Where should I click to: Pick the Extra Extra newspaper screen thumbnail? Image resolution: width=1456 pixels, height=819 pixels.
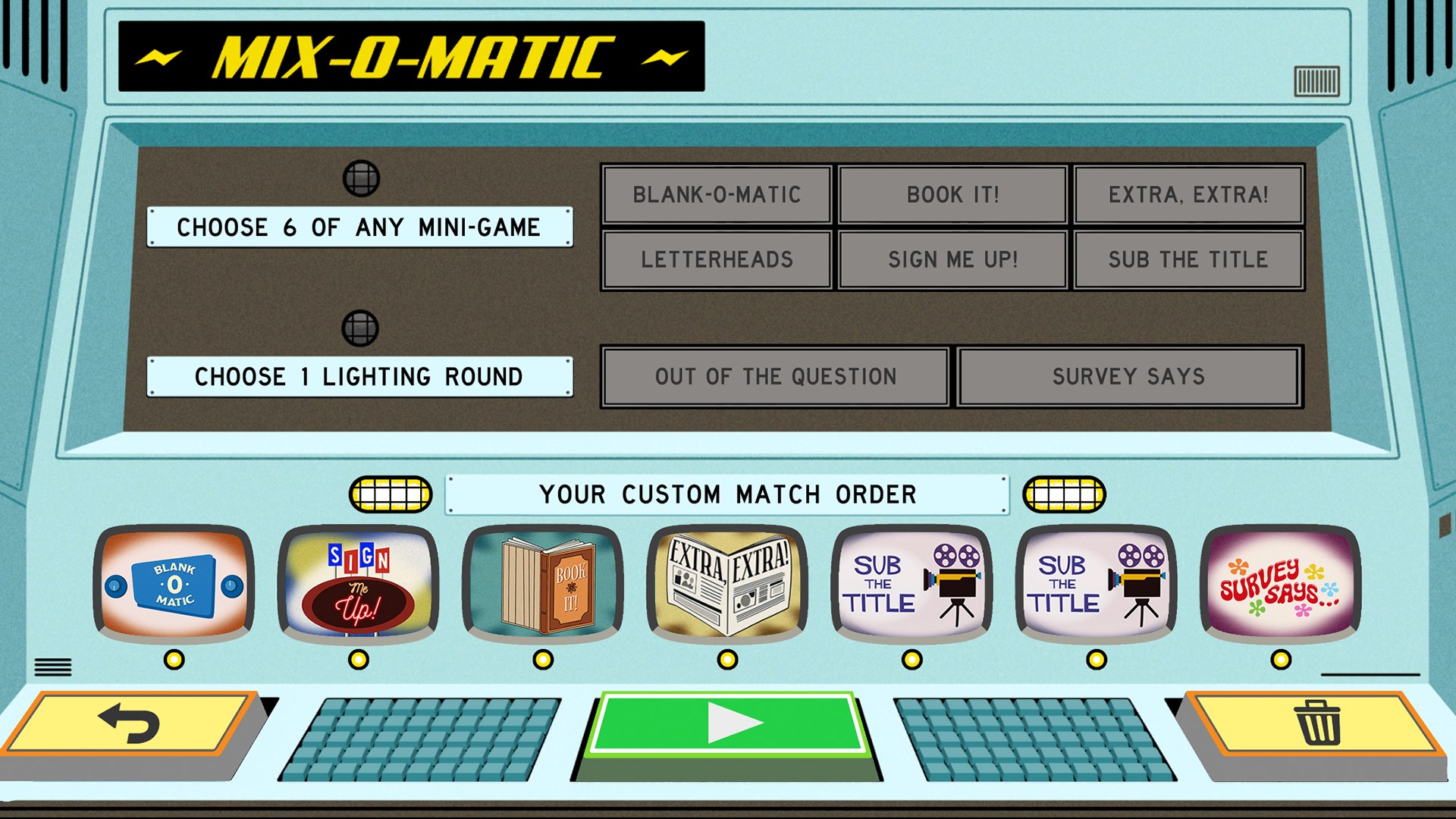727,582
